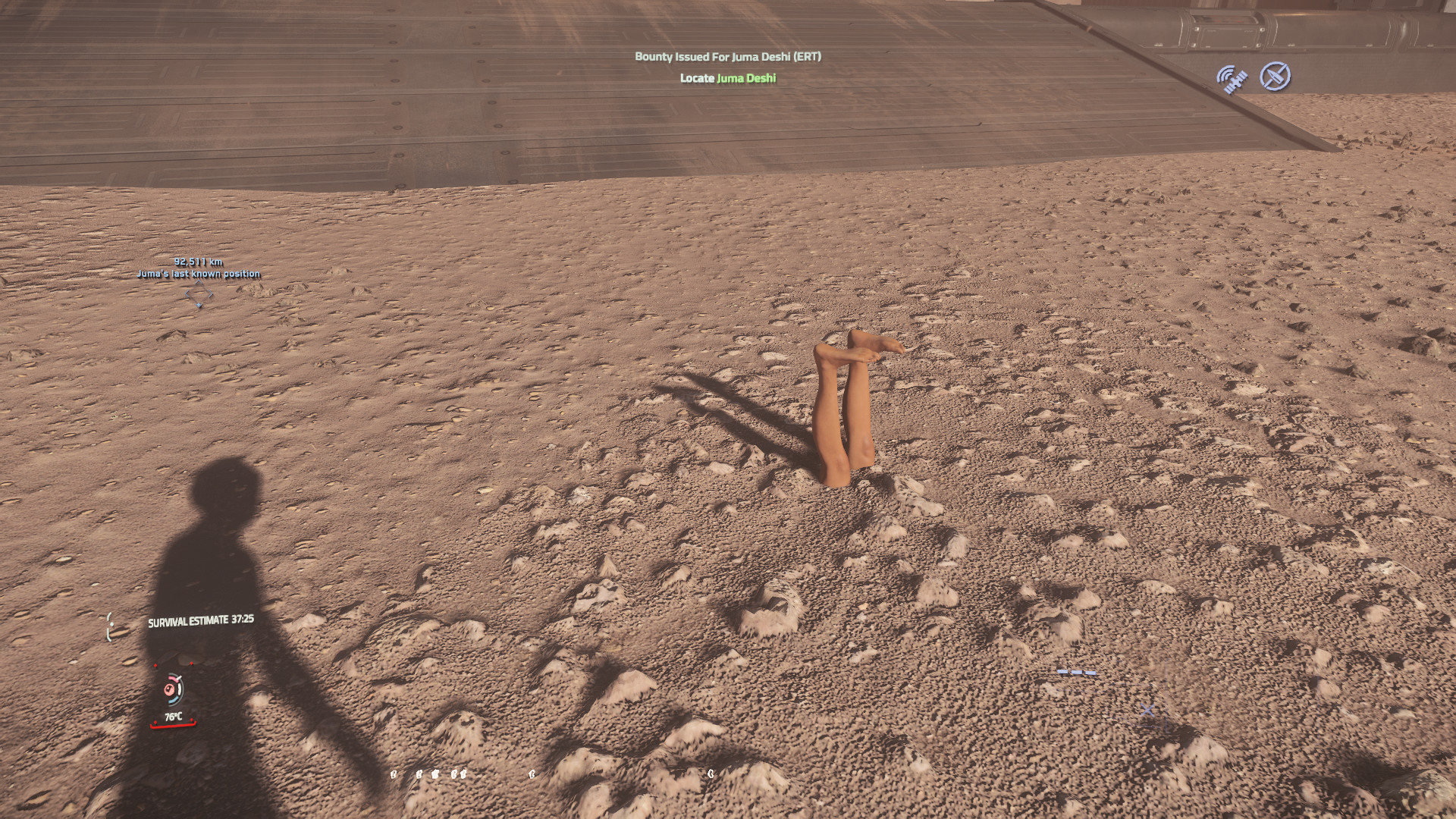Click the rightmost consumable icon near bottom center
The width and height of the screenshot is (1456, 819).
711,773
